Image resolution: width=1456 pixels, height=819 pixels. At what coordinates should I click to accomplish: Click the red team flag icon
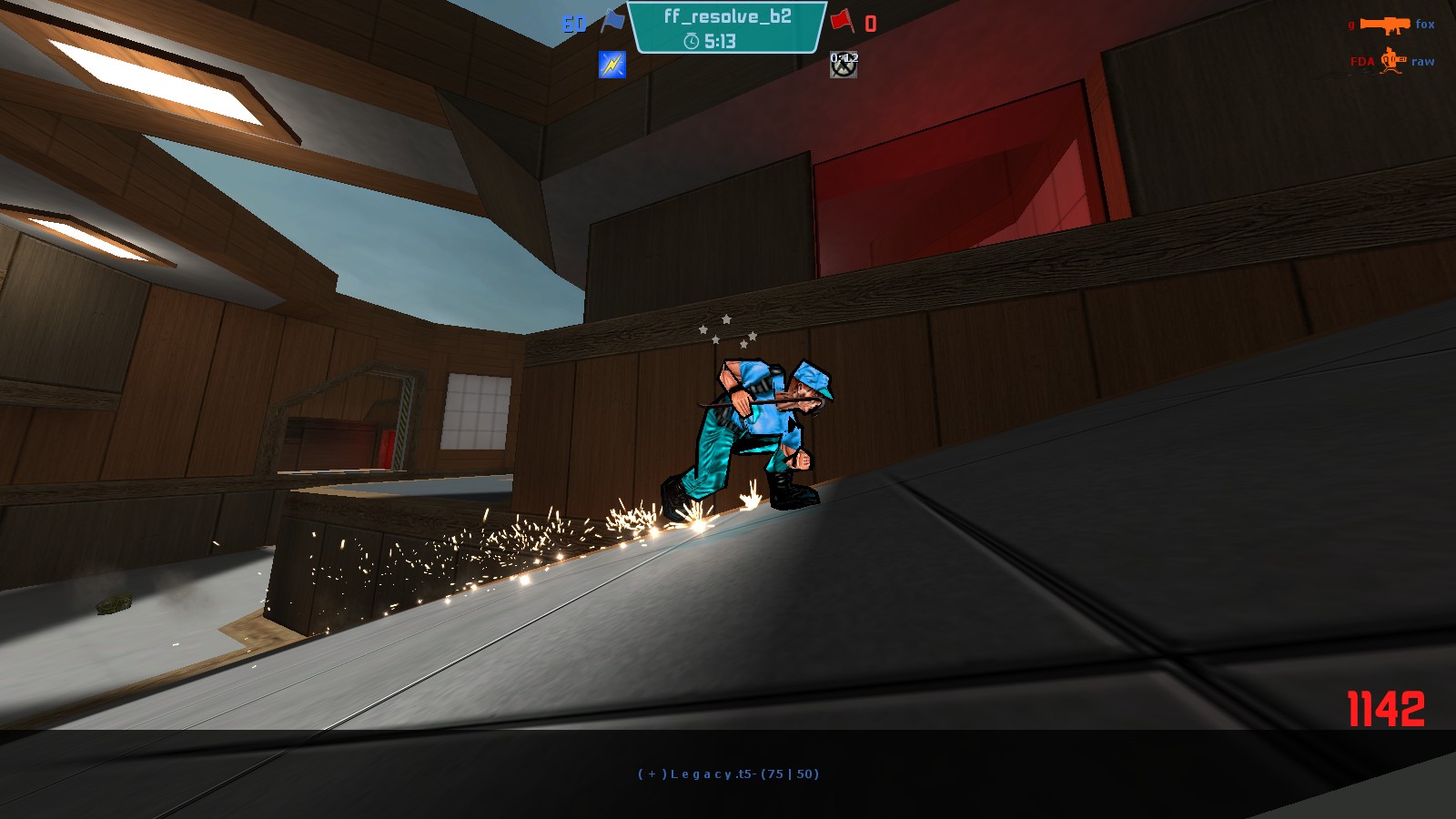pyautogui.click(x=842, y=23)
